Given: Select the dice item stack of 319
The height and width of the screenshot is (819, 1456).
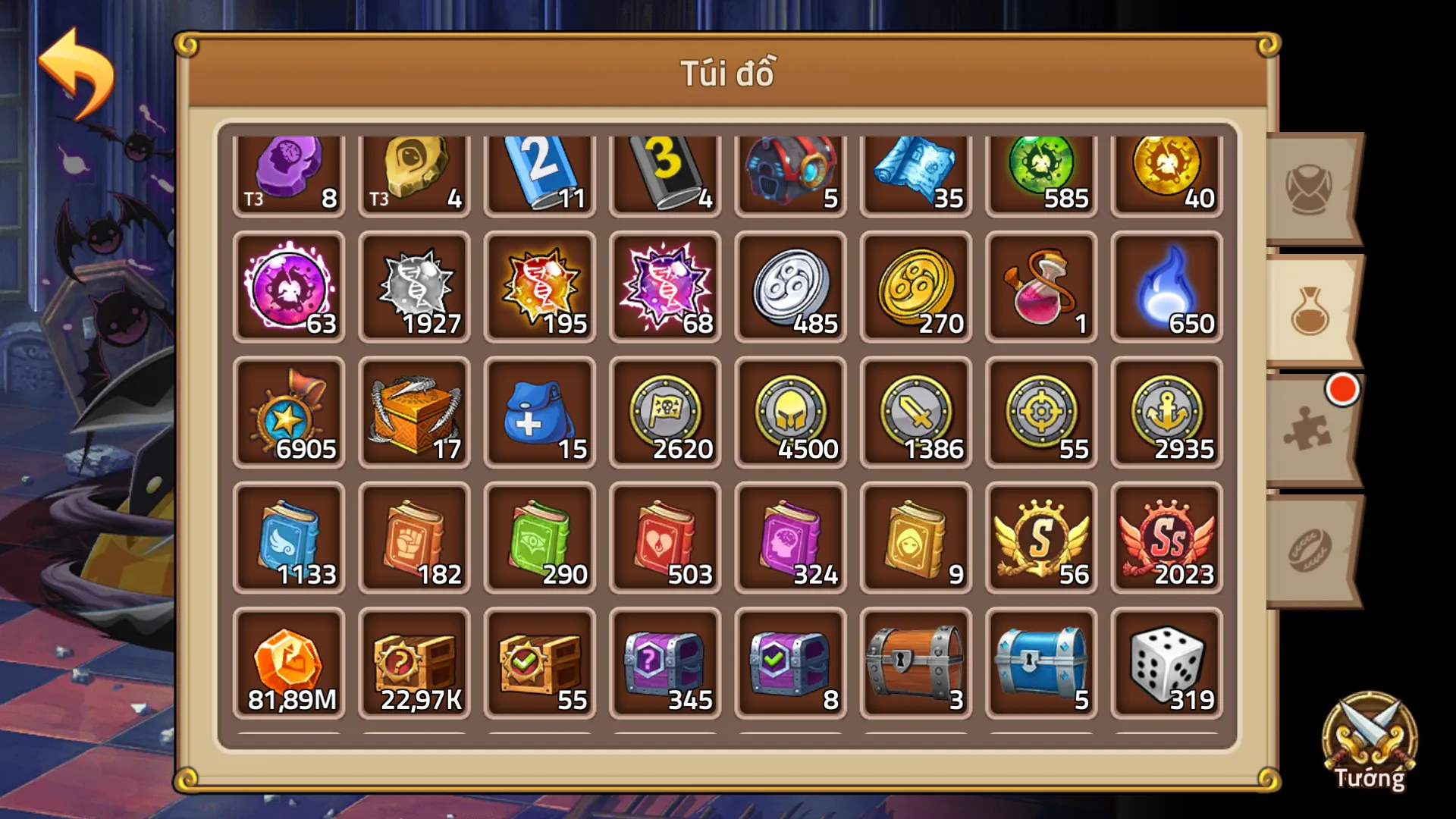Looking at the screenshot, I should 1166,664.
